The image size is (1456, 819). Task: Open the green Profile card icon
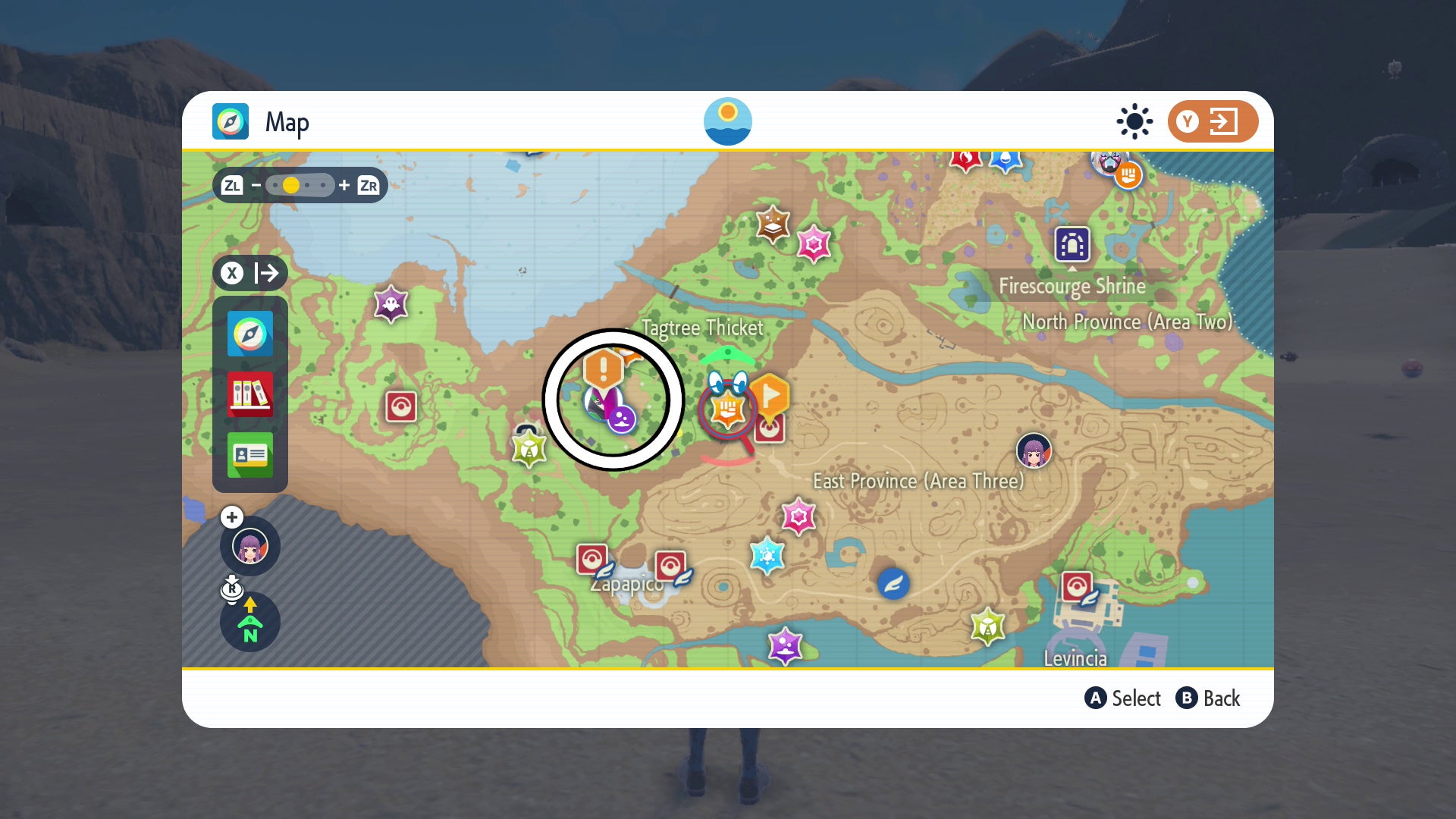point(249,456)
